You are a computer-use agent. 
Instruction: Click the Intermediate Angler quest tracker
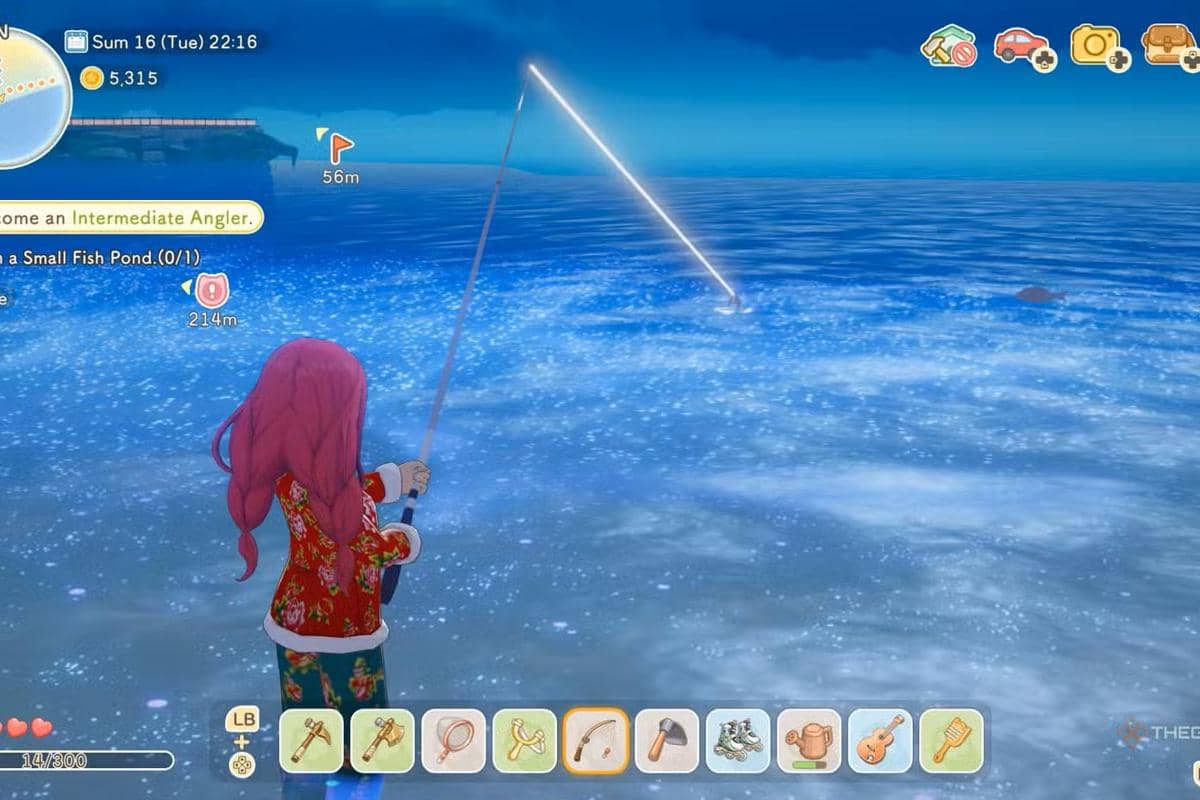(130, 217)
